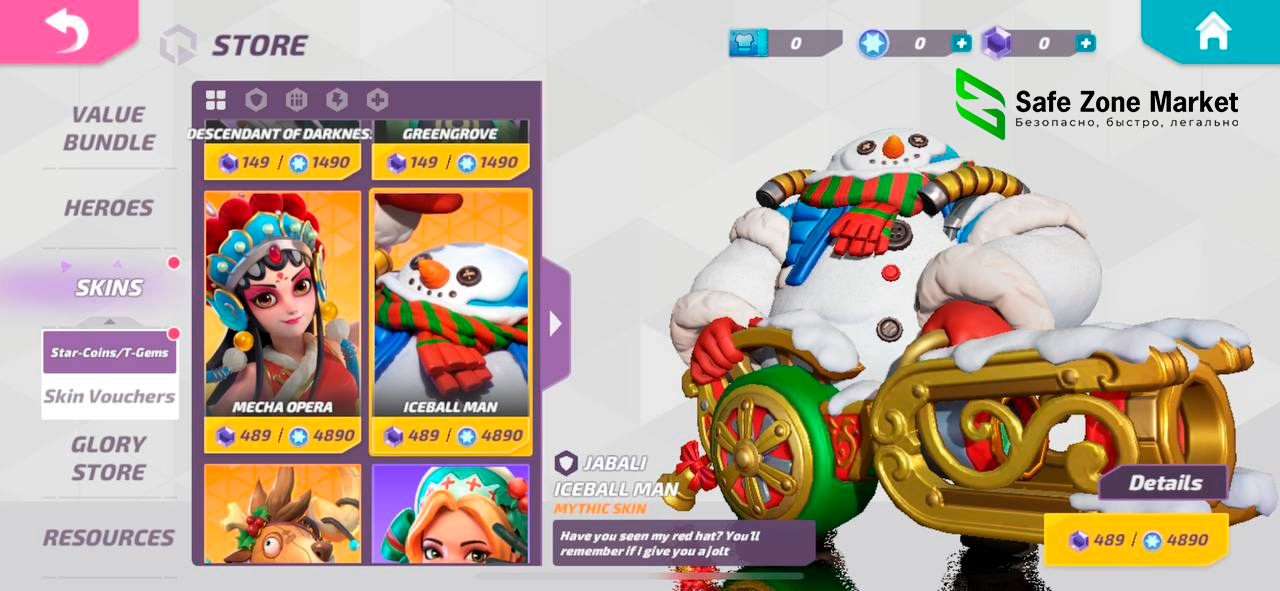Show all skins with the grid filter
Screen dimensions: 1280x591
tap(216, 100)
